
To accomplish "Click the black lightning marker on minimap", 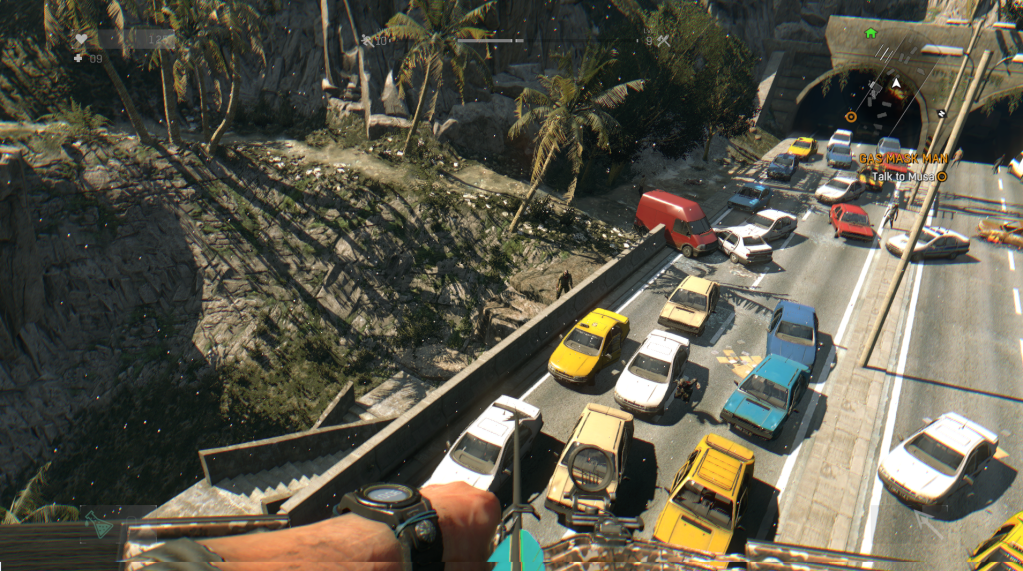I will coord(941,113).
